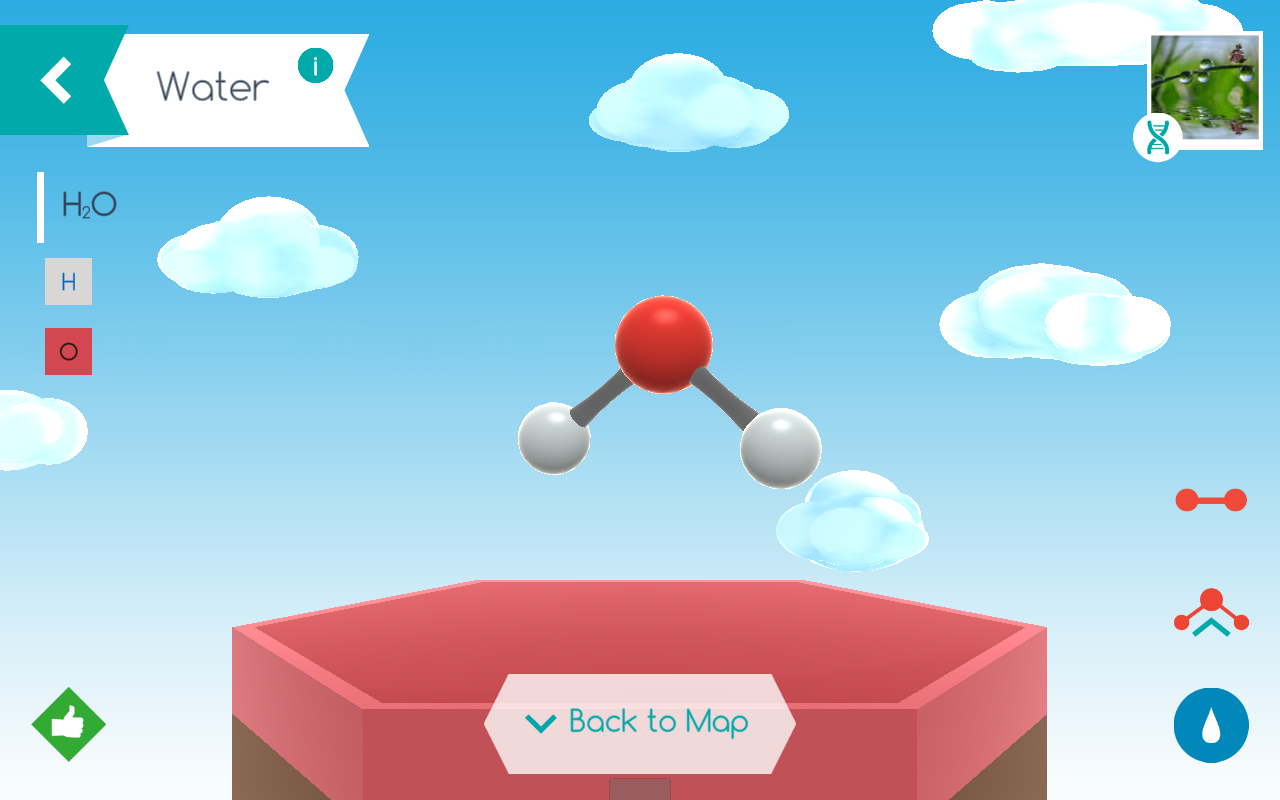Open the DNA icon on the photo thumbnail
This screenshot has height=800, width=1280.
(x=1157, y=137)
